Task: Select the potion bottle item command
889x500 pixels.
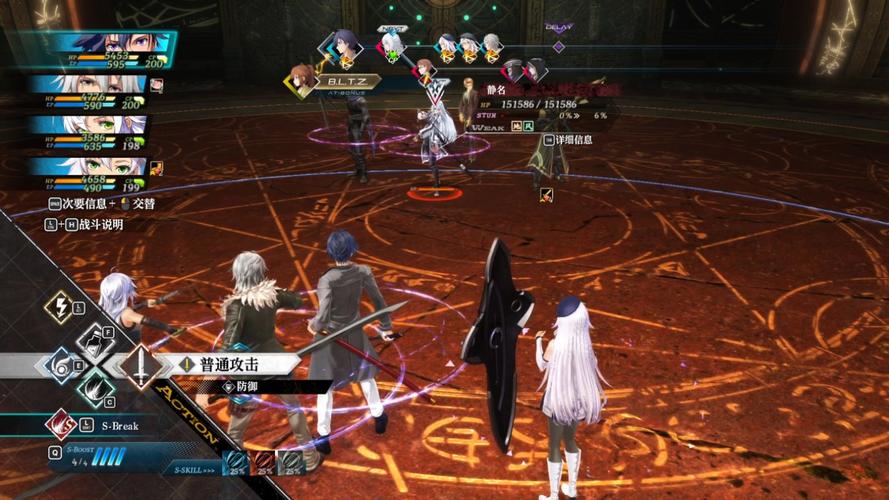Action: tap(94, 342)
